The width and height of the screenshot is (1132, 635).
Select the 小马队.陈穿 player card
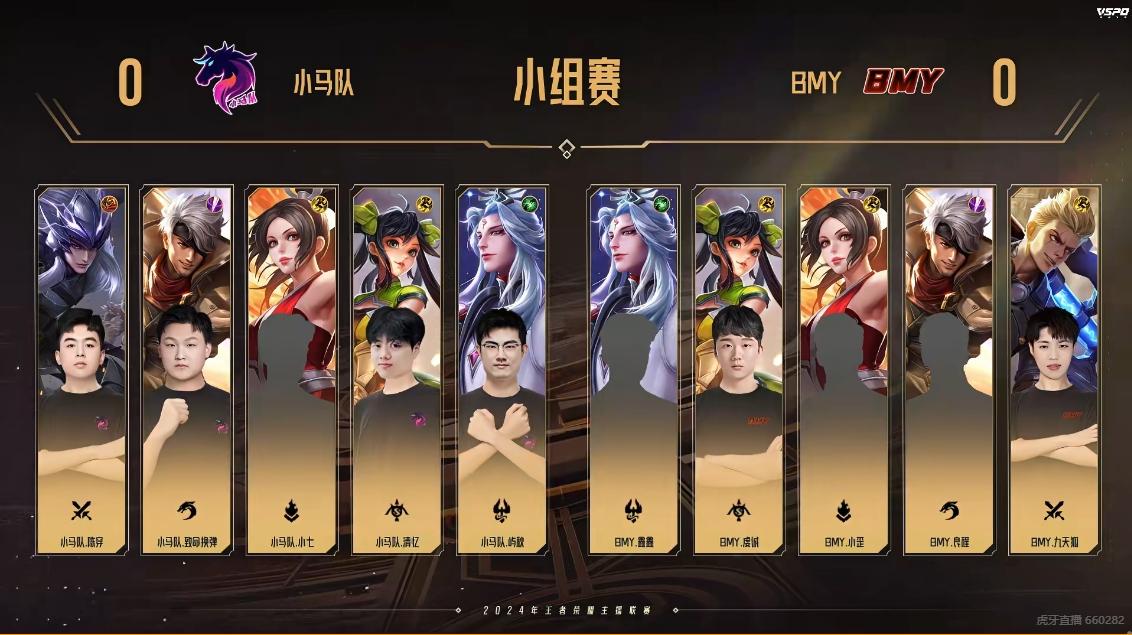coord(82,370)
